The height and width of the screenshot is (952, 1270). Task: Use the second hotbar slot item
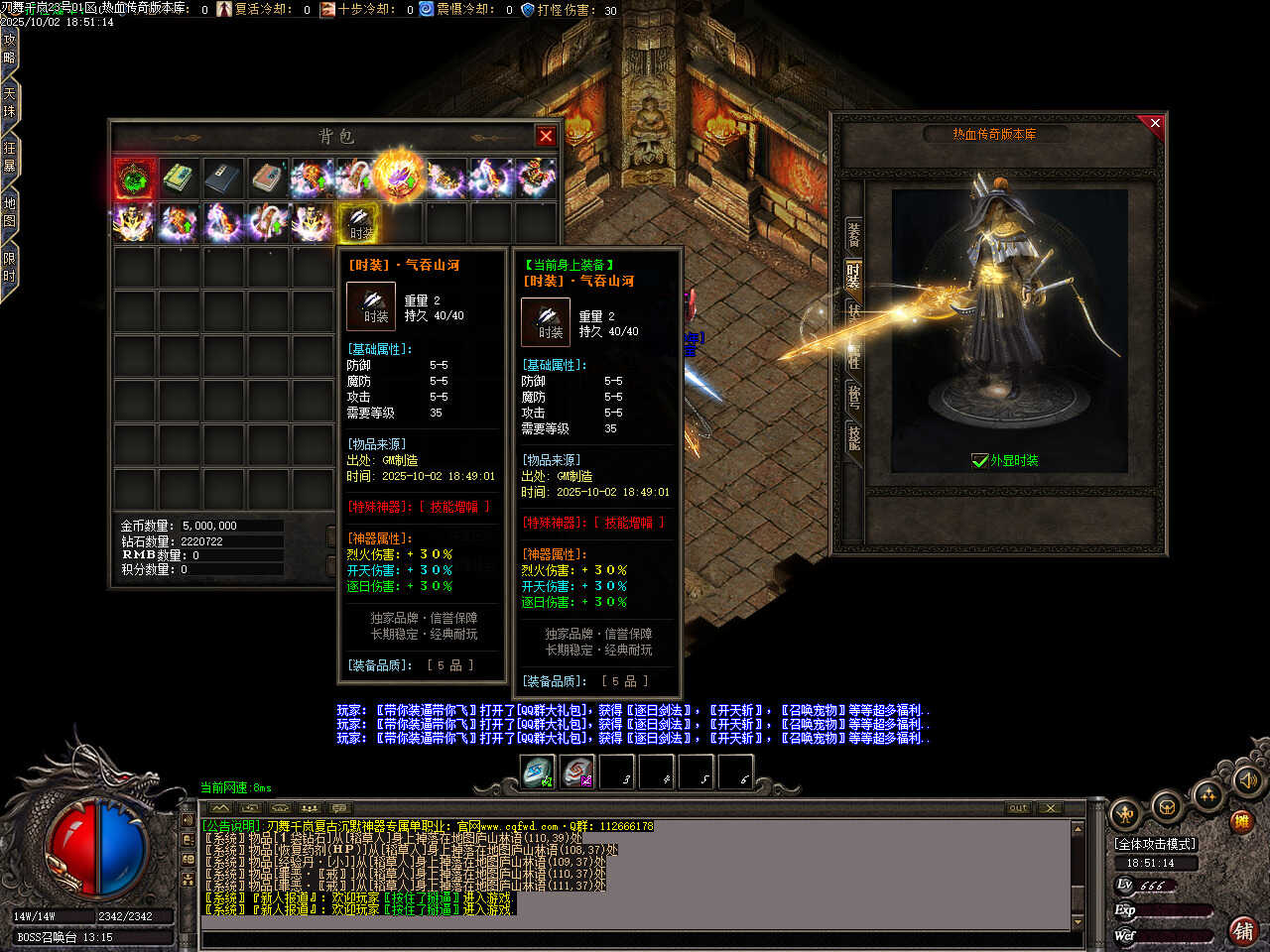coord(577,772)
